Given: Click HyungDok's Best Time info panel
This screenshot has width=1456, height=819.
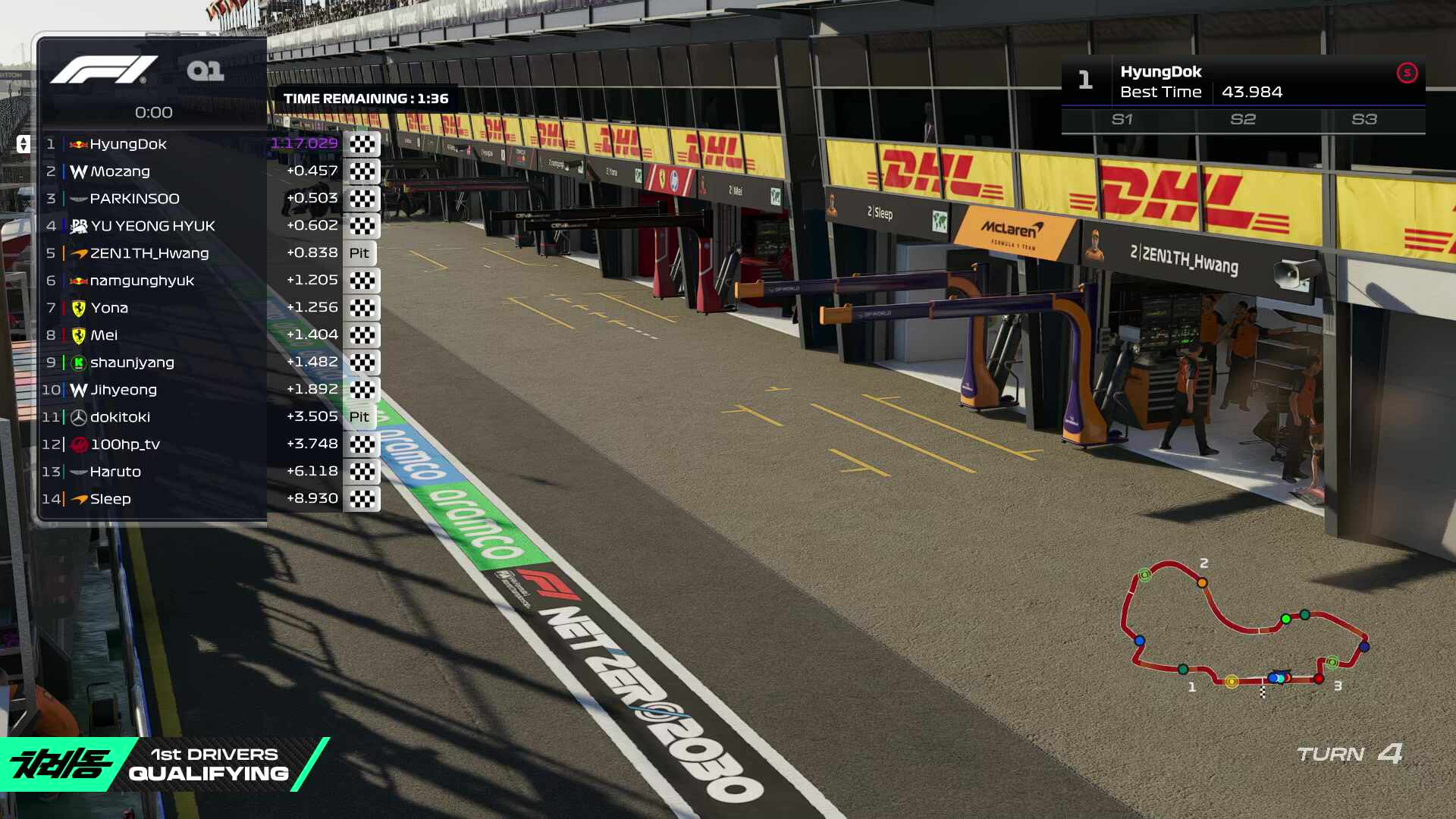Looking at the screenshot, I should coord(1242,82).
